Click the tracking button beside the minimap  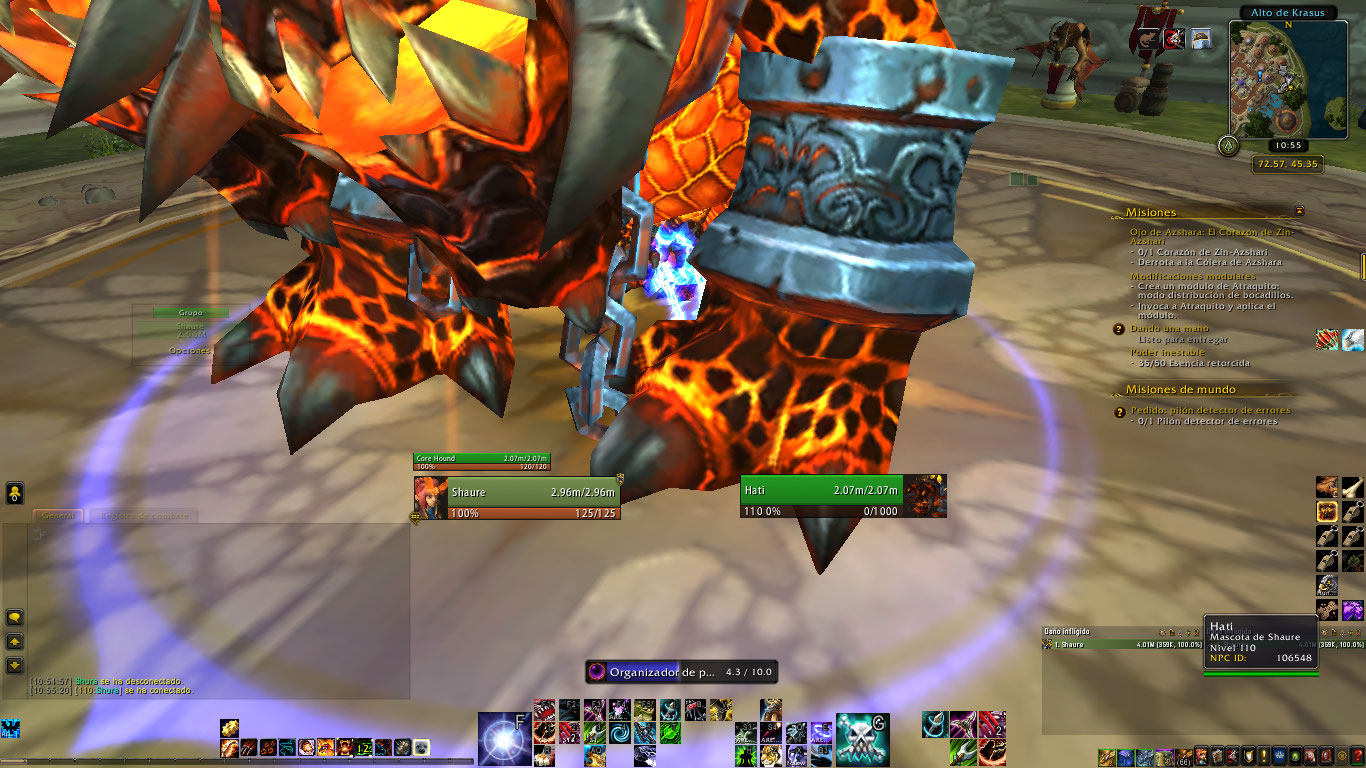click(x=1226, y=146)
